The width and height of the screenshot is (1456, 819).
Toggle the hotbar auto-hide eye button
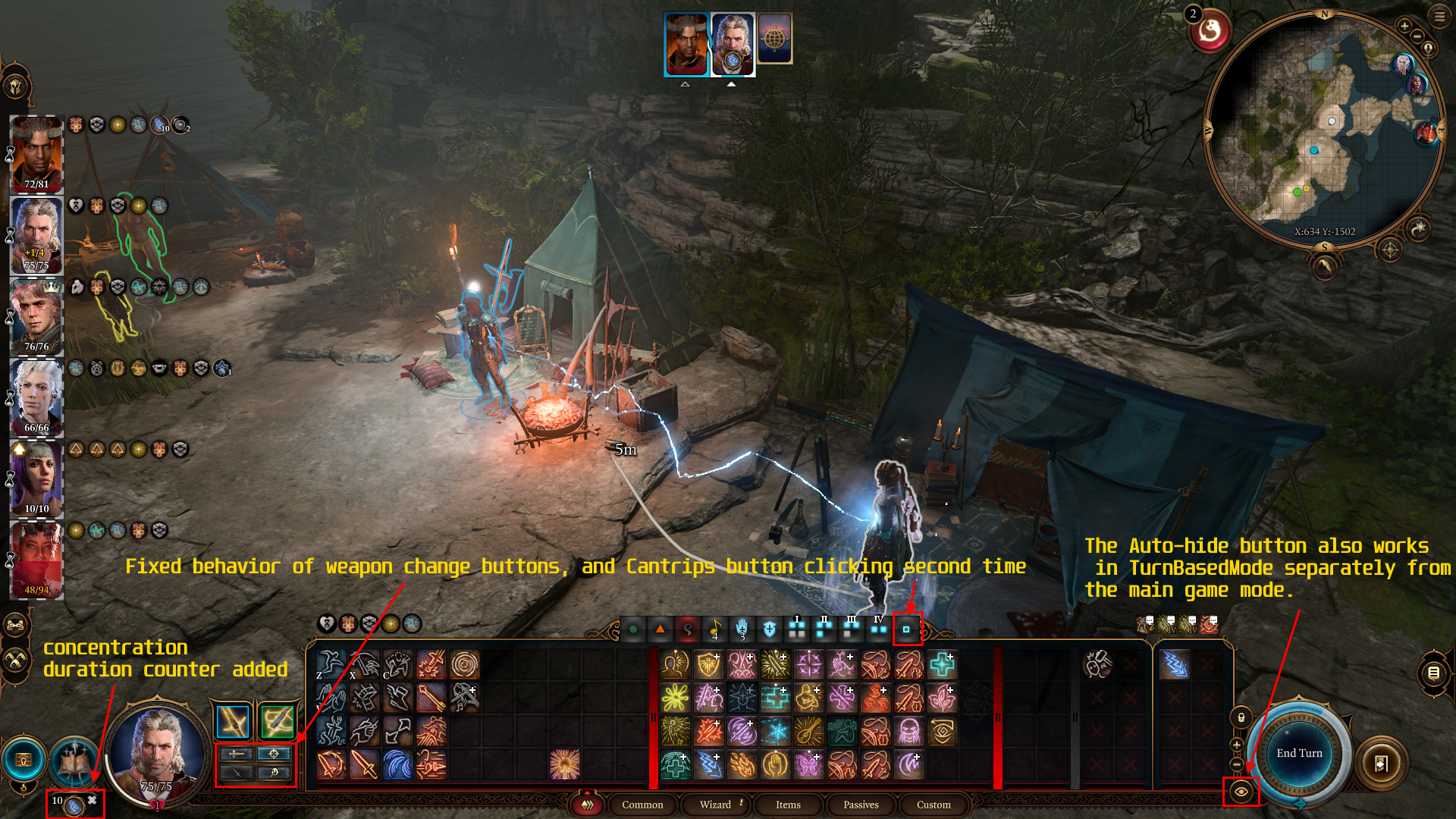pos(1241,792)
